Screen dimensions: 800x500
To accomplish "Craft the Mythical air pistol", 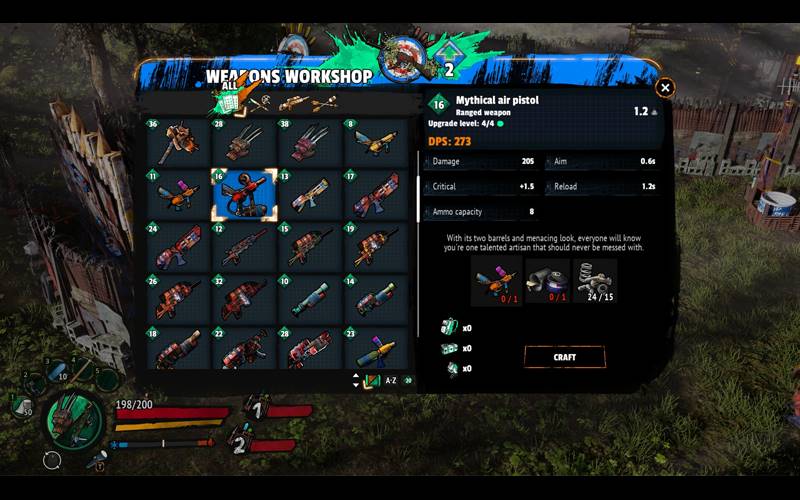I will tap(564, 356).
